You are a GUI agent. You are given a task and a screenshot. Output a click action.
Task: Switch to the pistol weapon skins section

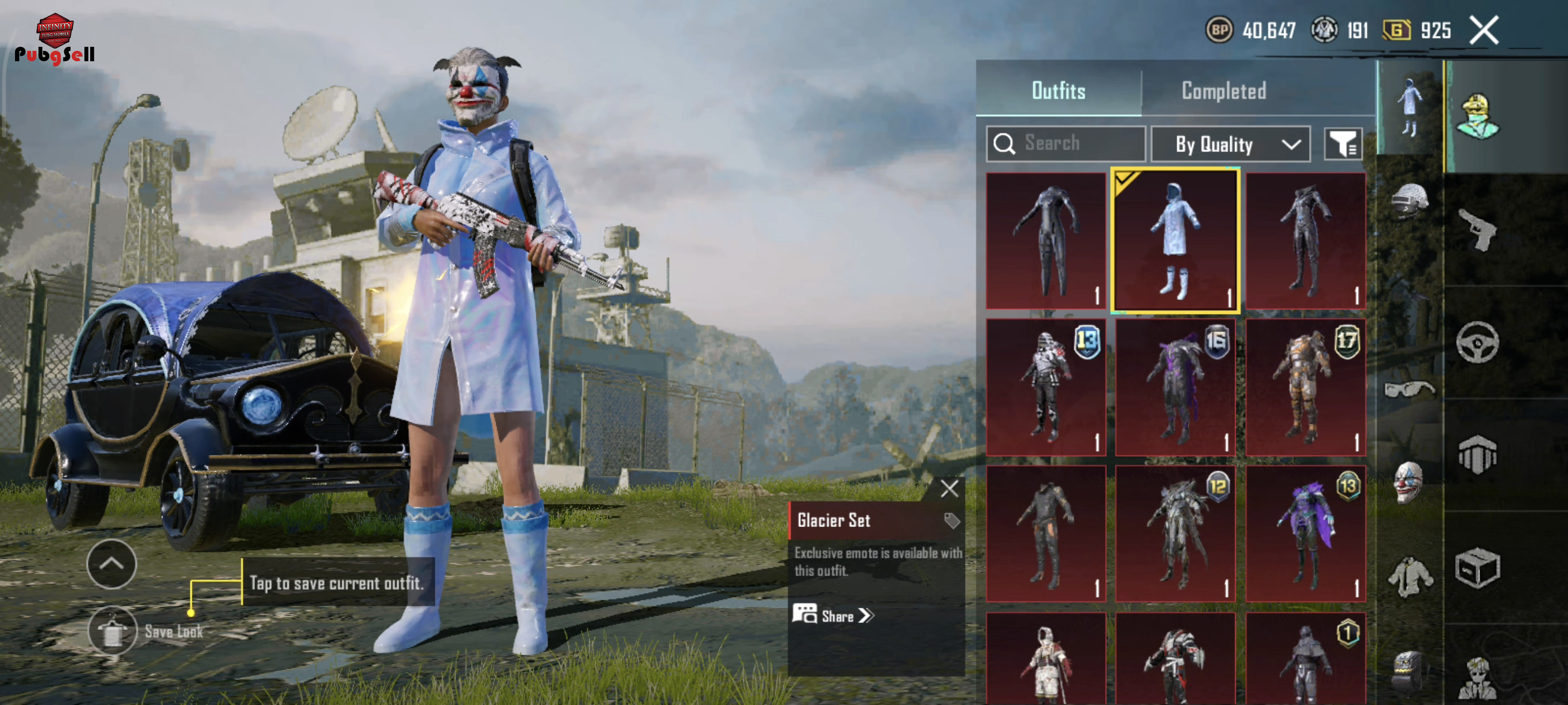coord(1477,230)
